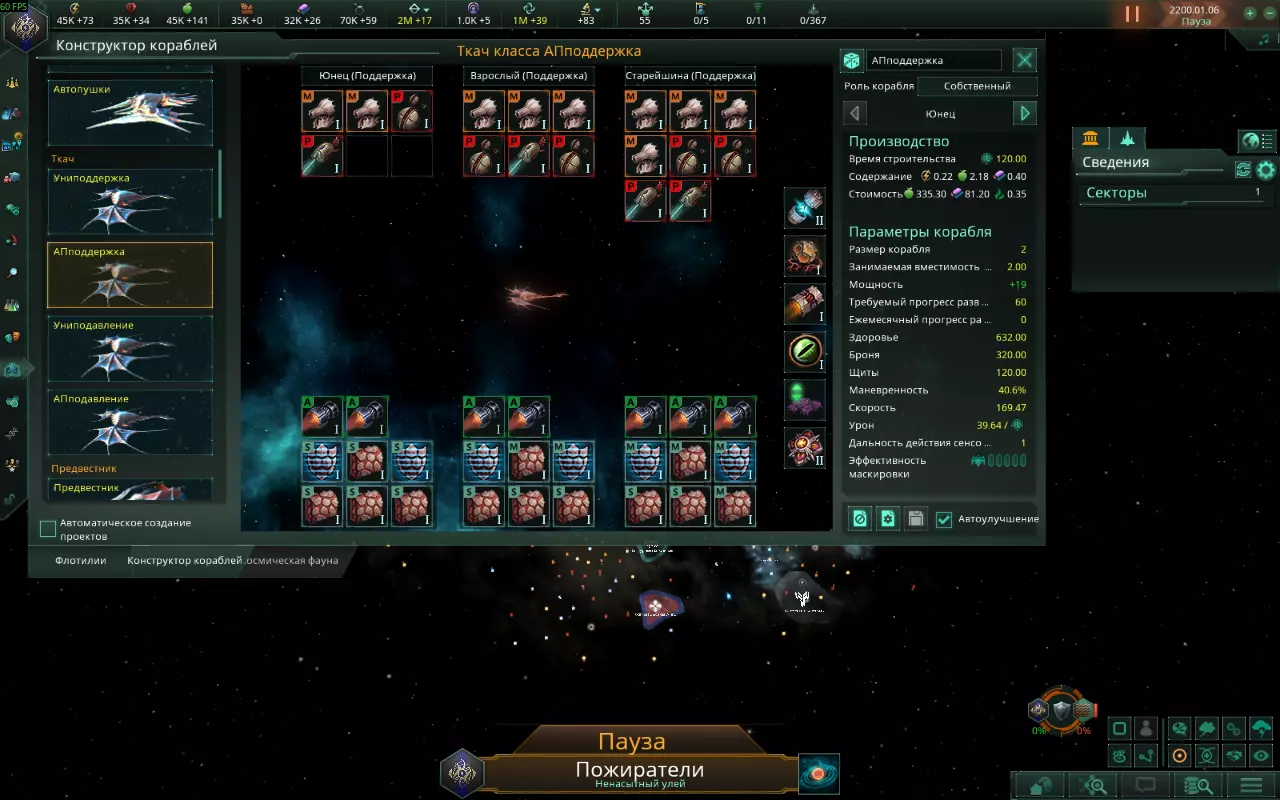Open outliner settings gear icon
Image resolution: width=1280 pixels, height=800 pixels.
click(x=1266, y=170)
